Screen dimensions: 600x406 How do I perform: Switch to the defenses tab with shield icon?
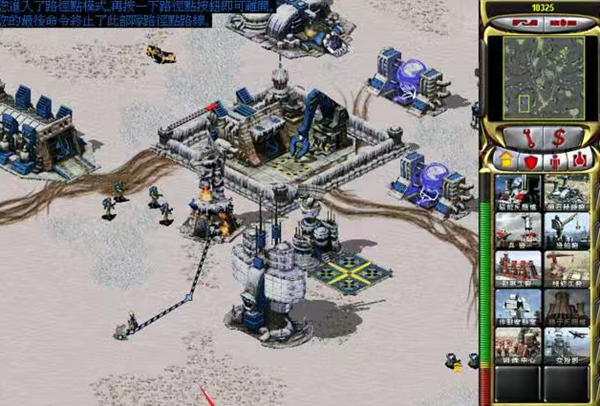pyautogui.click(x=530, y=159)
